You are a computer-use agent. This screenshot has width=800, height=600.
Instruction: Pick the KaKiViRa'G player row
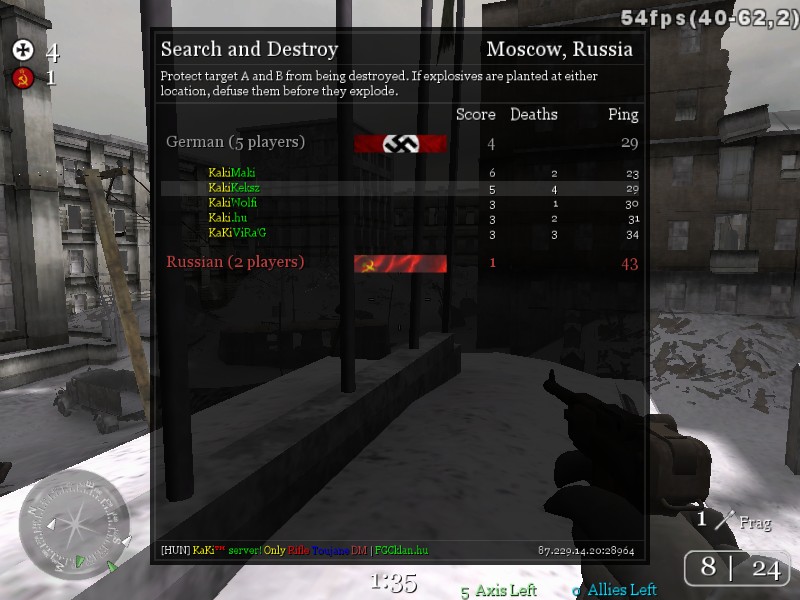coord(237,233)
